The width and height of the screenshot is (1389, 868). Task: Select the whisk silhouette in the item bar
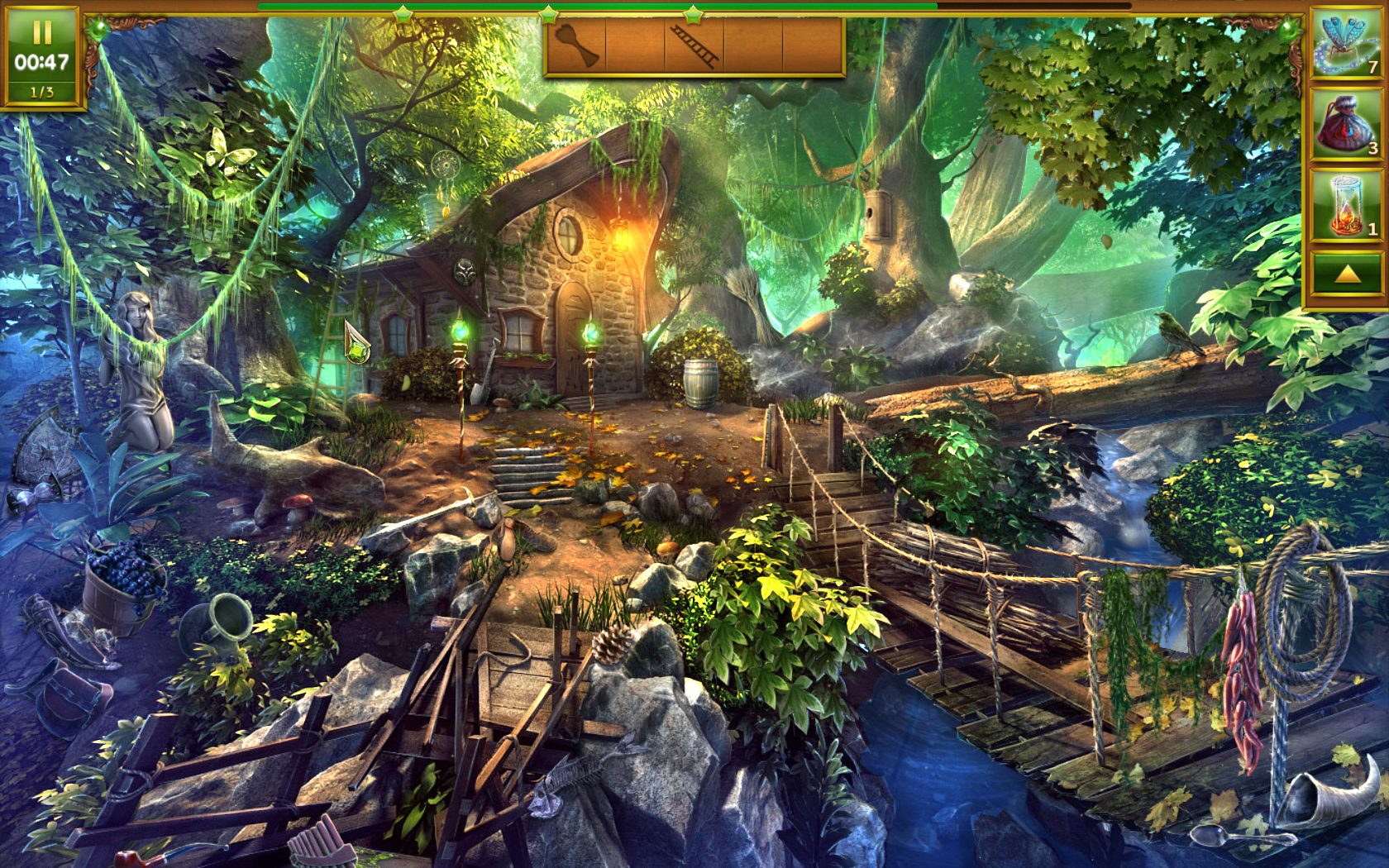(580, 45)
